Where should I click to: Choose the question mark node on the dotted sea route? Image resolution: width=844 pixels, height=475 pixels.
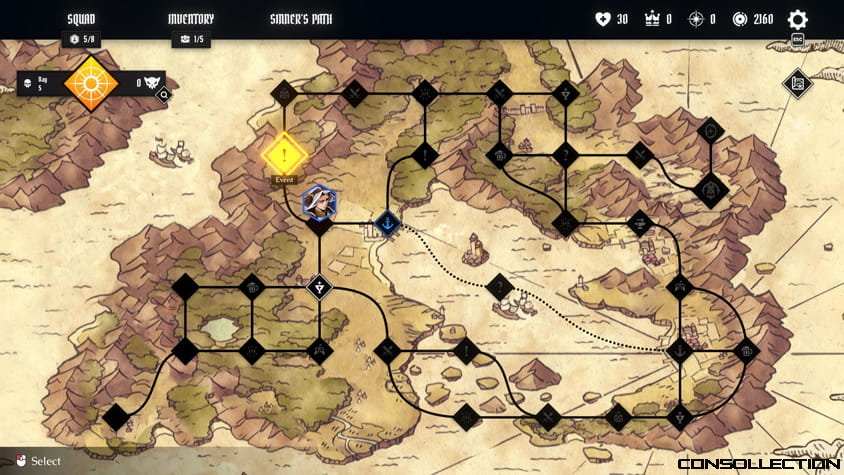click(x=498, y=288)
